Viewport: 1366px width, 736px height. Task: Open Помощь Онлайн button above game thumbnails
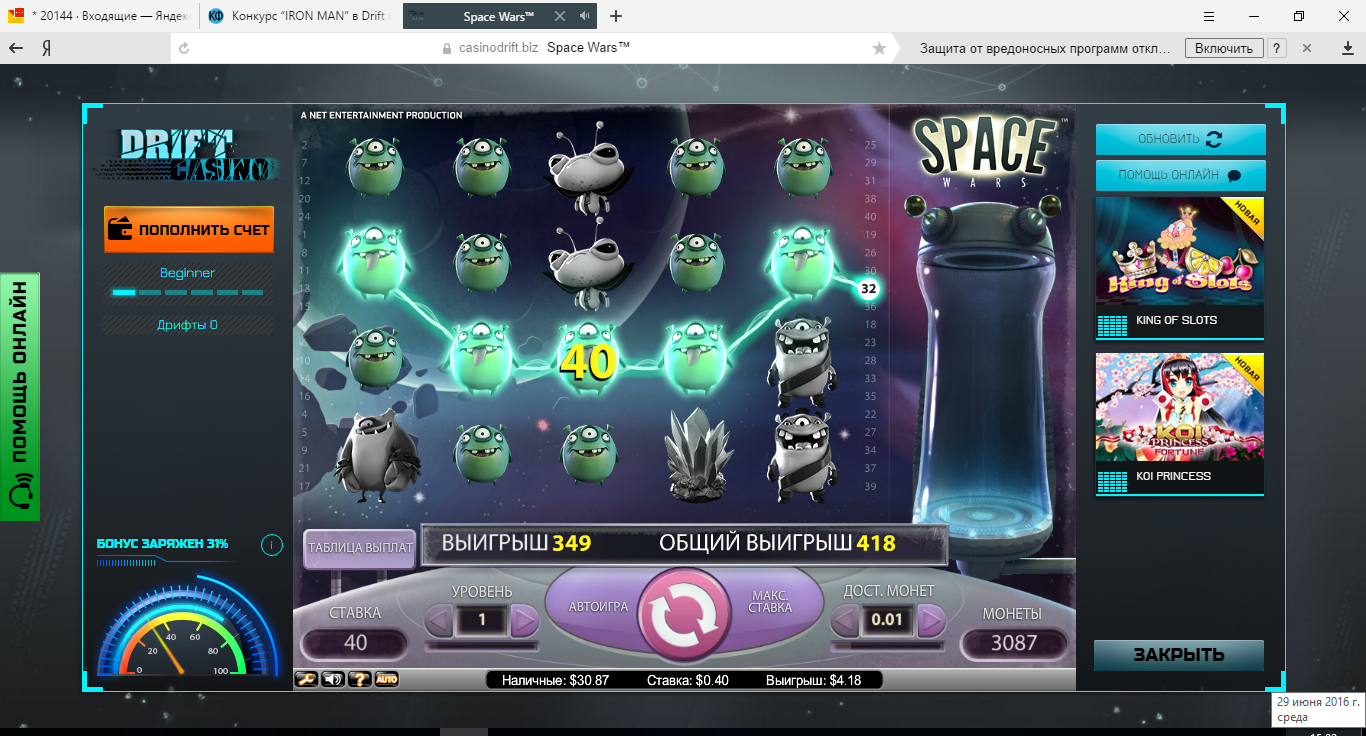1180,175
